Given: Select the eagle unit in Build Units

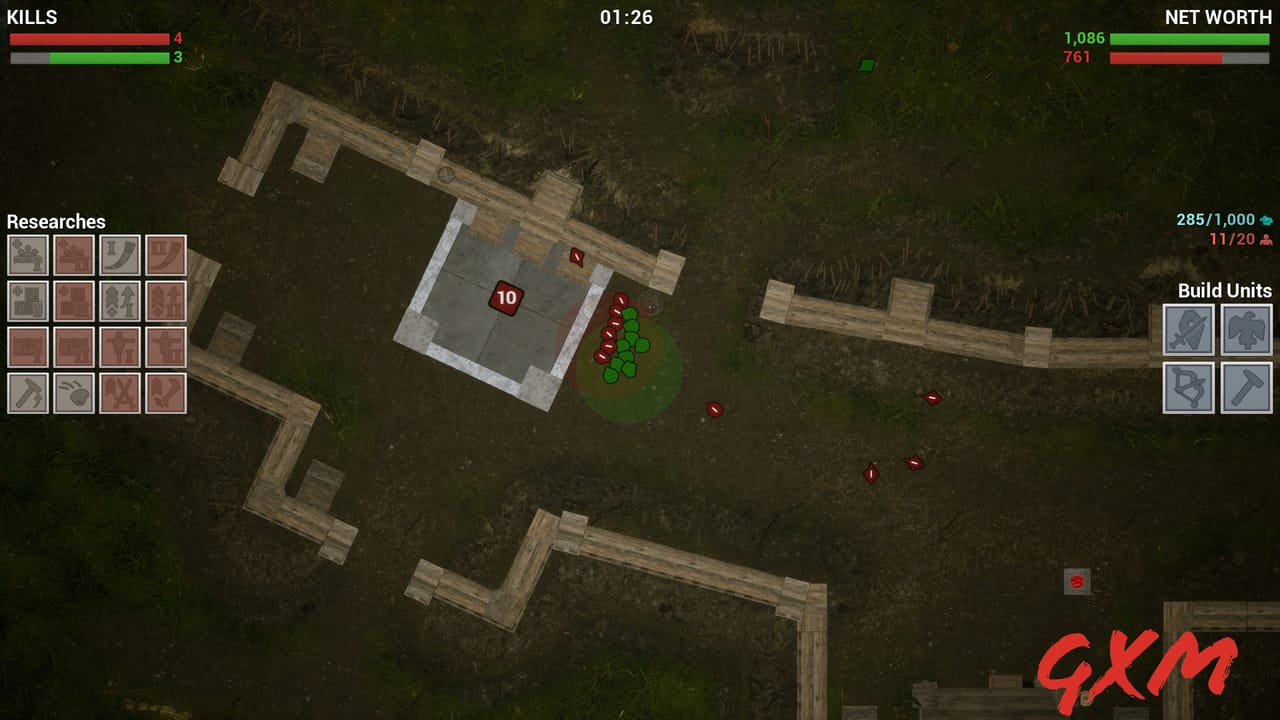Looking at the screenshot, I should 1248,331.
